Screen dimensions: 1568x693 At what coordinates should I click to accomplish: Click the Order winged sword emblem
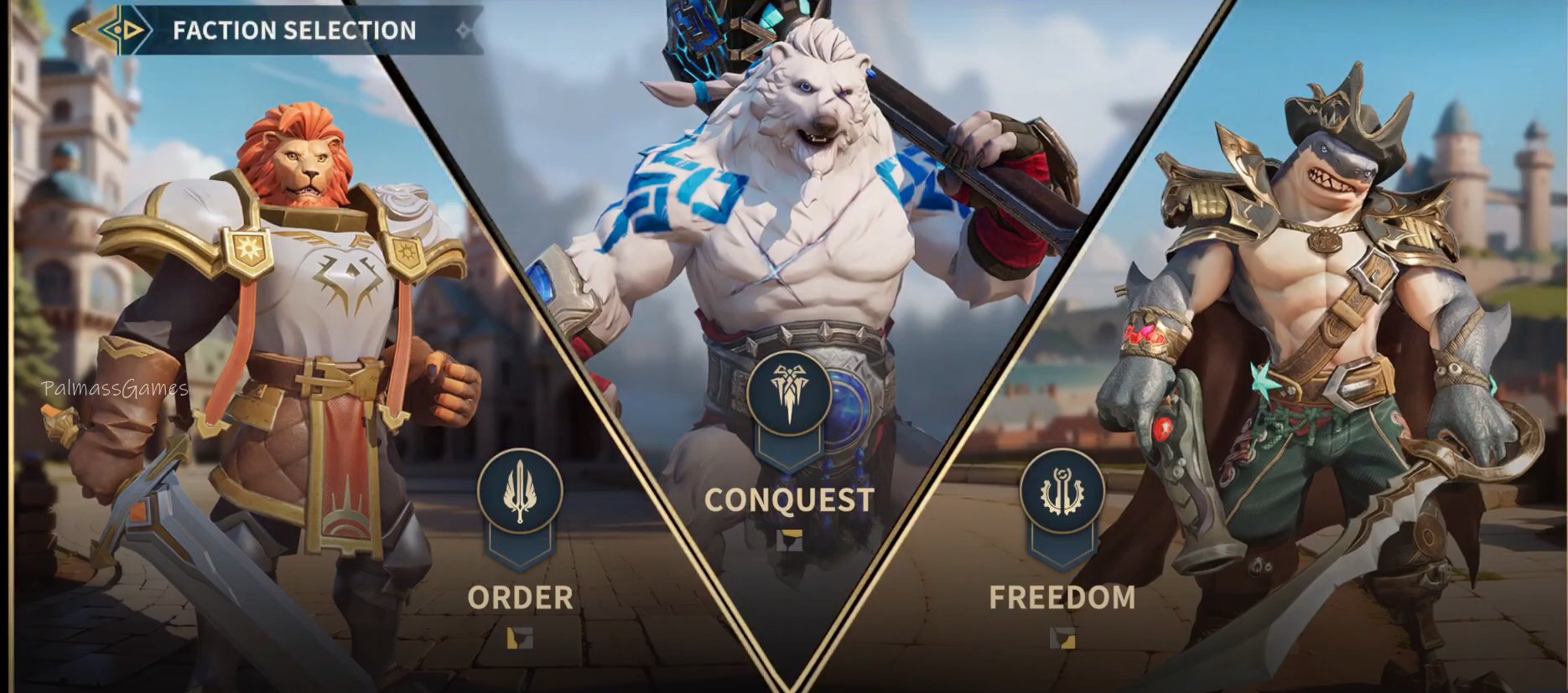[520, 491]
